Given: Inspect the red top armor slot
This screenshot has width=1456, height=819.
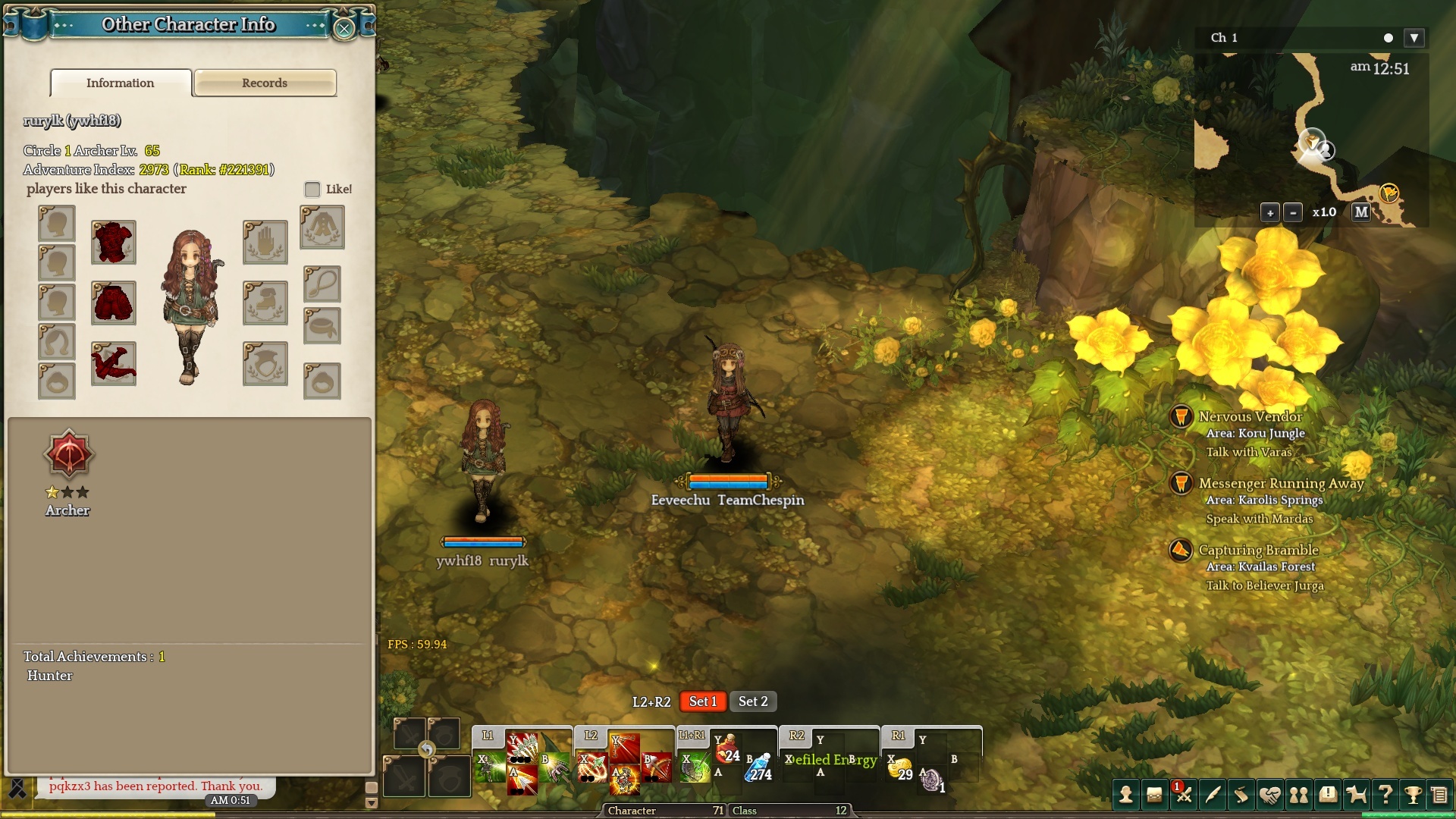Looking at the screenshot, I should pos(114,243).
